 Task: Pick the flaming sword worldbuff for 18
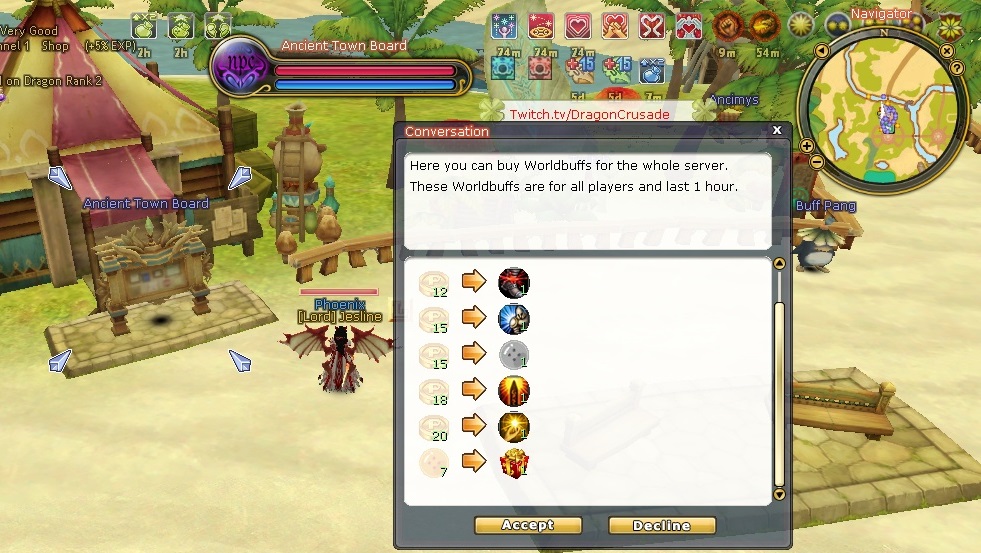514,391
